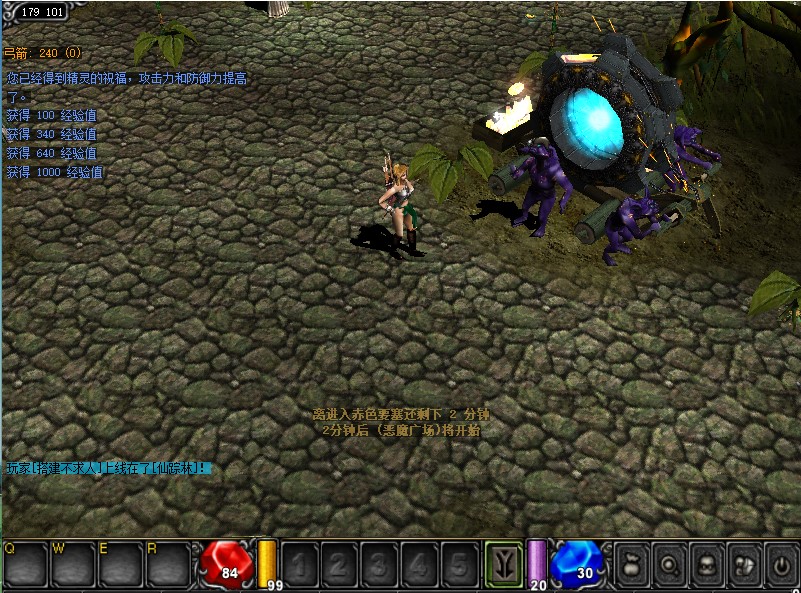The image size is (801, 593).
Task: Click the magnifying glass search button
Action: [670, 565]
